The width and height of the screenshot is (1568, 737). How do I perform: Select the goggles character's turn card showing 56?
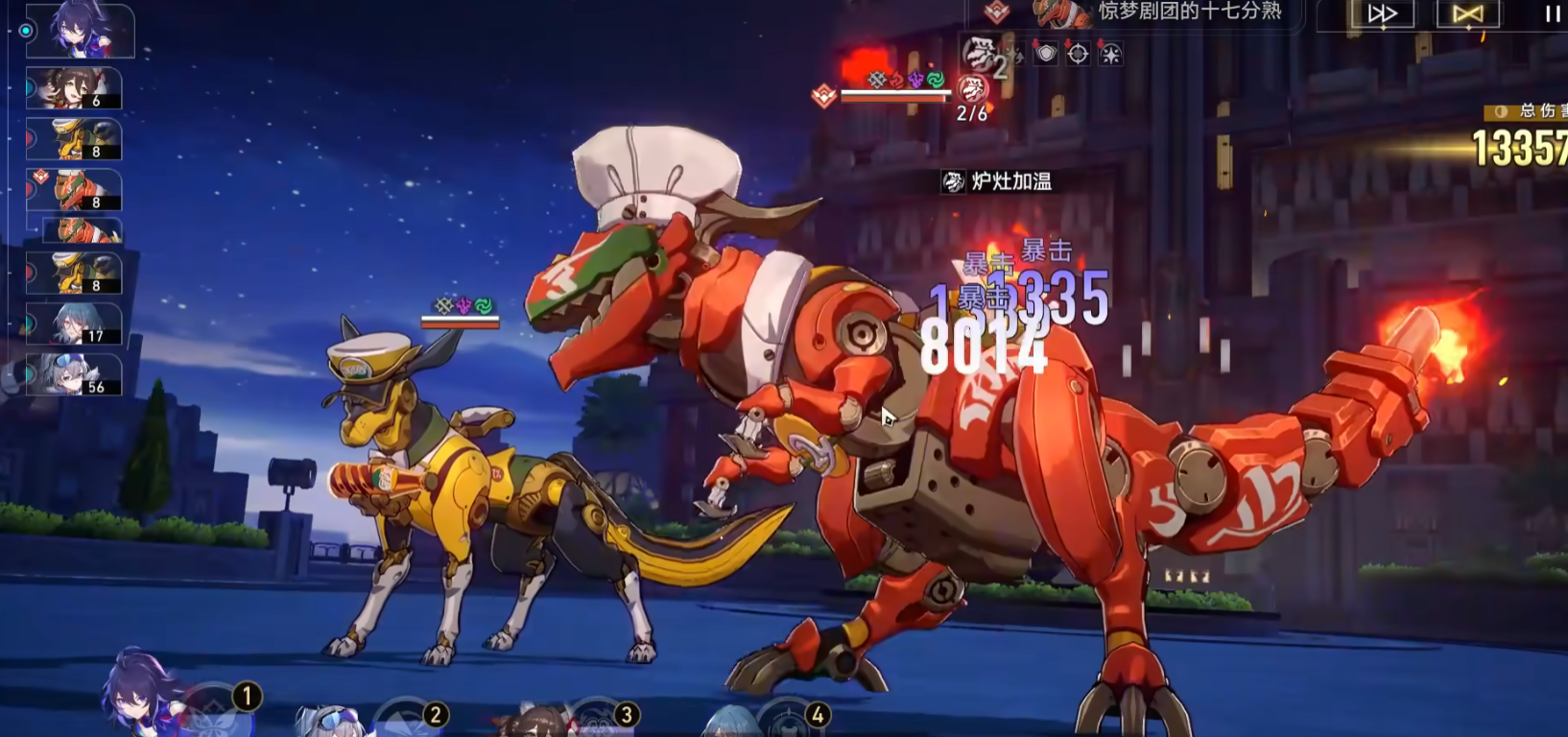[x=75, y=374]
